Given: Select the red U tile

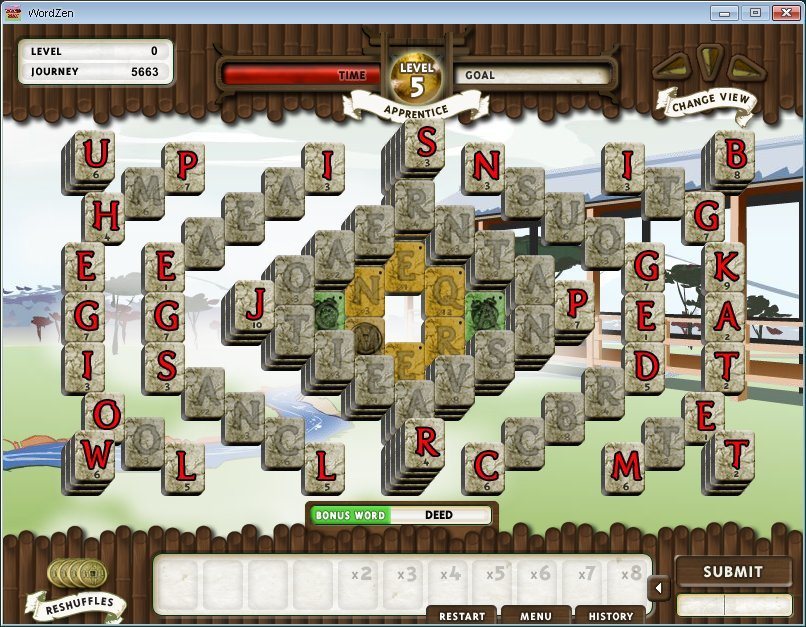Looking at the screenshot, I should (x=96, y=156).
